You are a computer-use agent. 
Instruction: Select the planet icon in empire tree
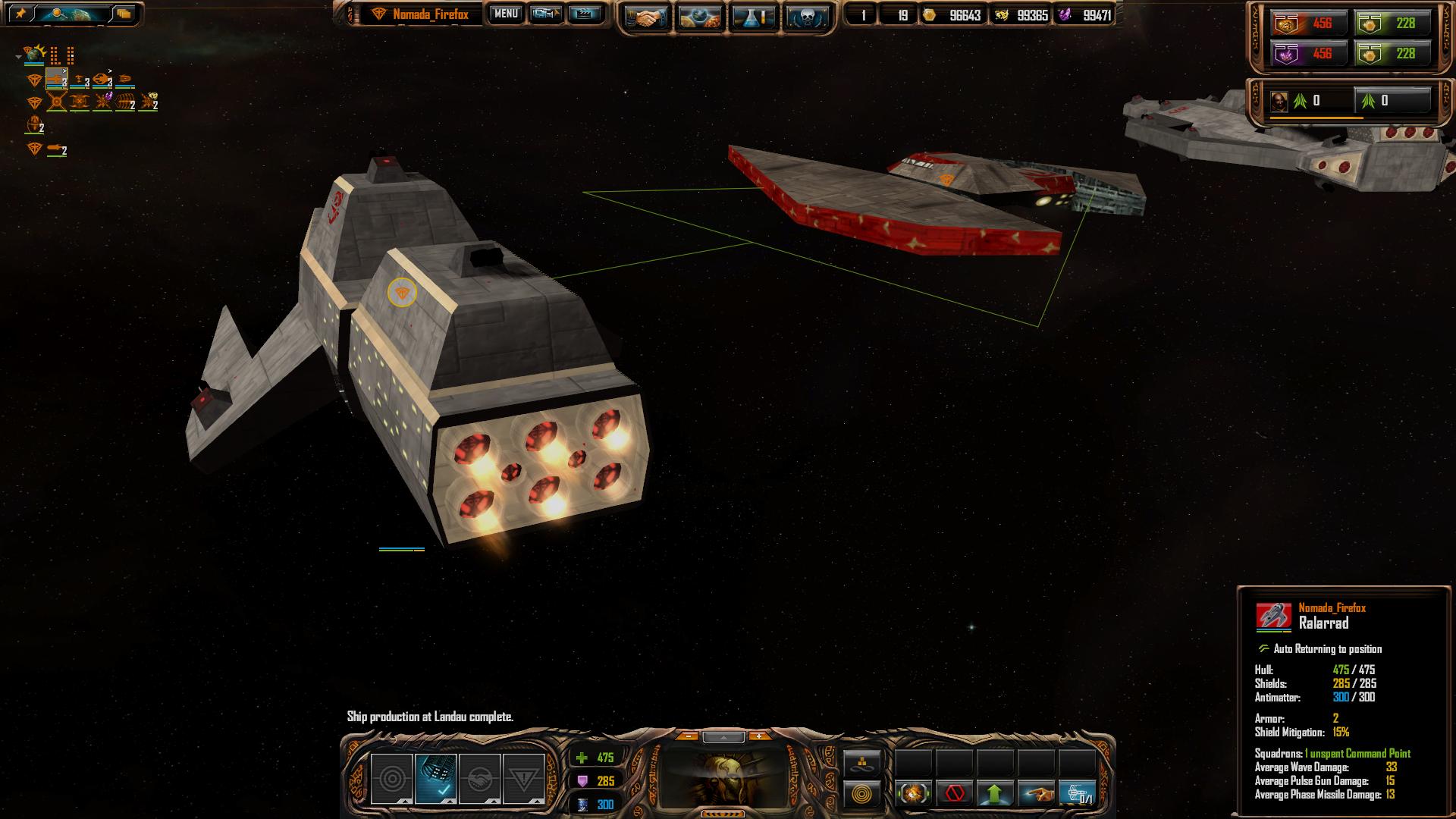pyautogui.click(x=34, y=54)
